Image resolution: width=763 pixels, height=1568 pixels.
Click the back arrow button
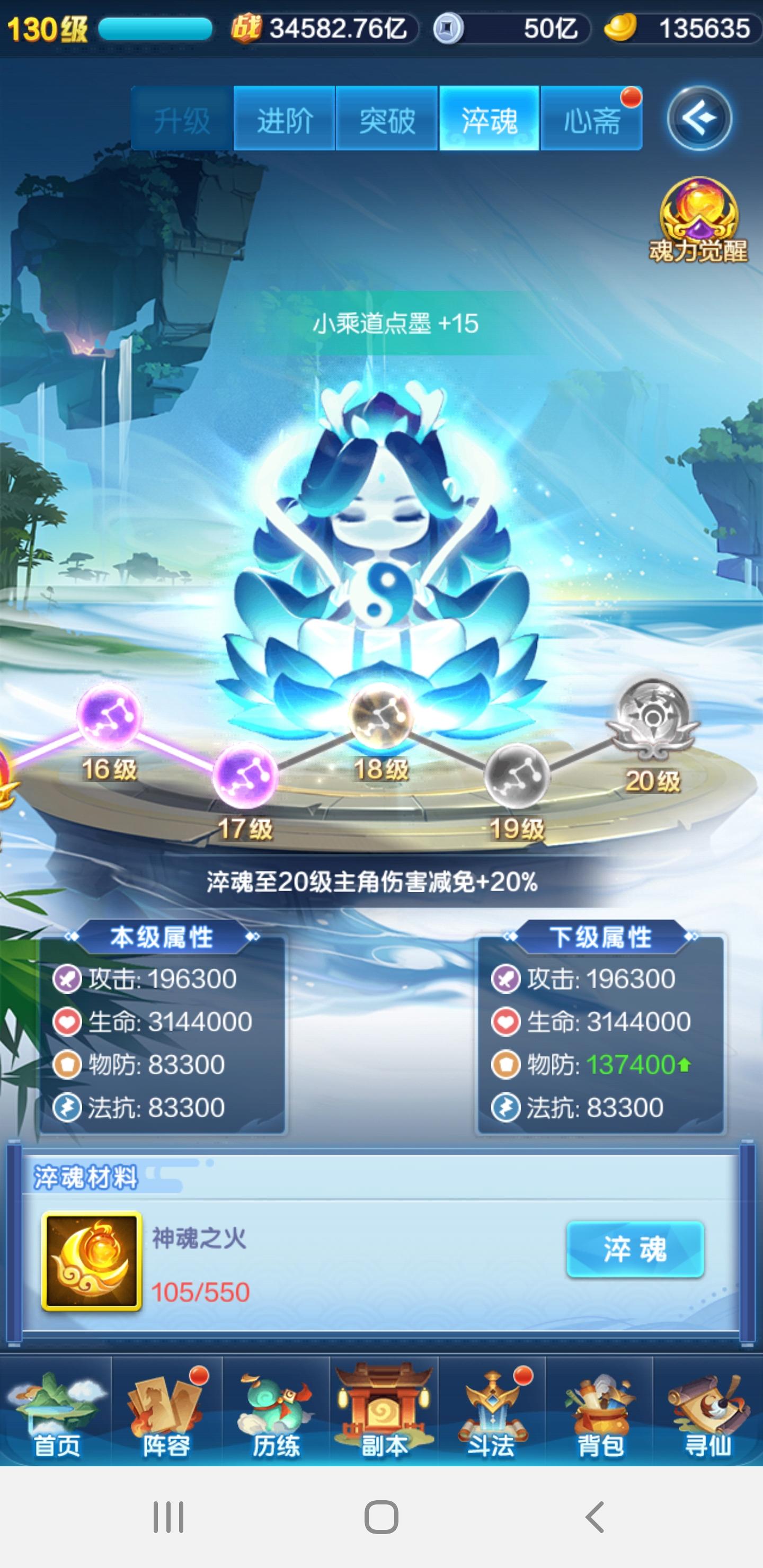[699, 118]
